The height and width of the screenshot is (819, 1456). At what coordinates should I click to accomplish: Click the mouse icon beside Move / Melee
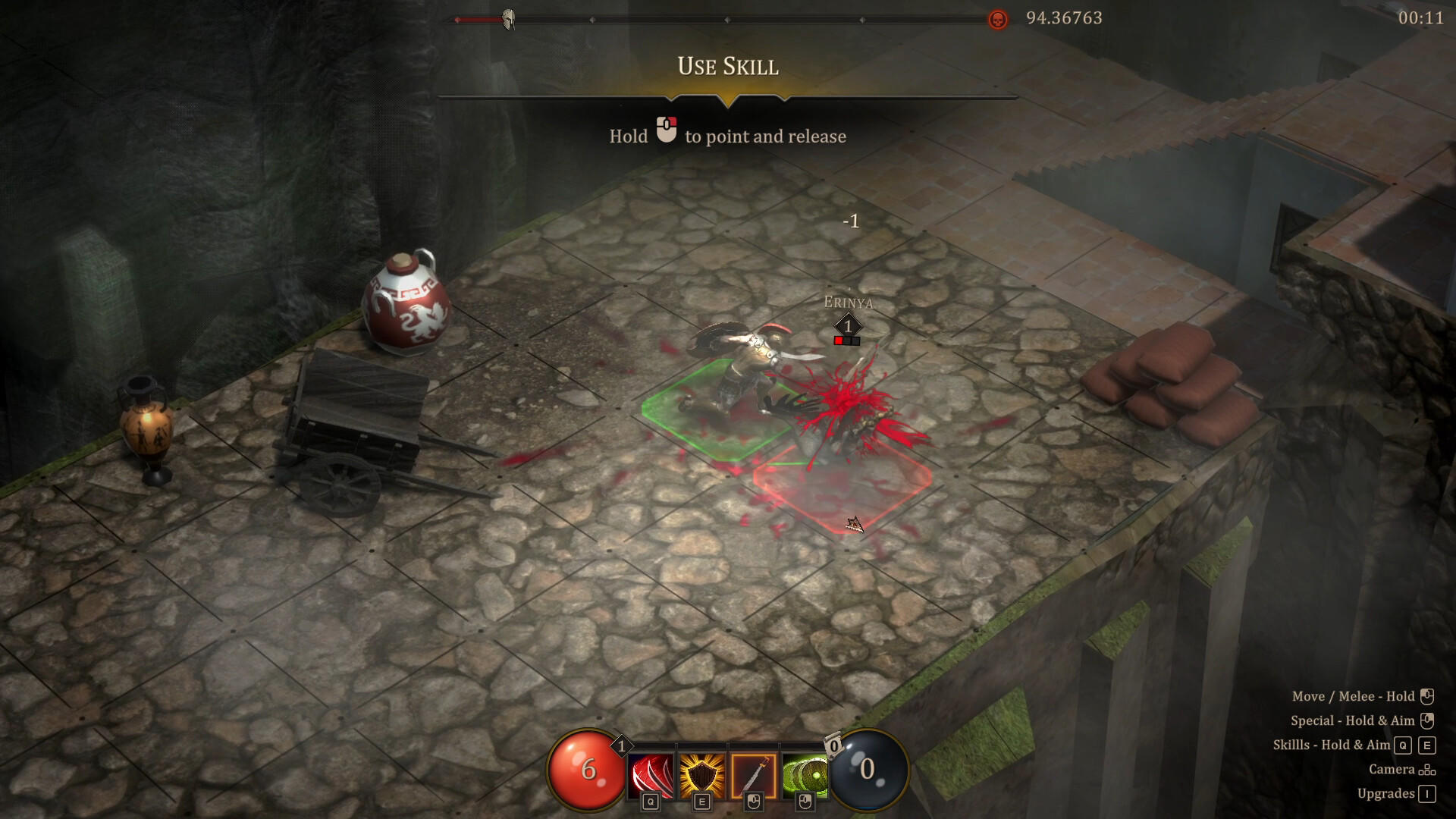point(1426,695)
